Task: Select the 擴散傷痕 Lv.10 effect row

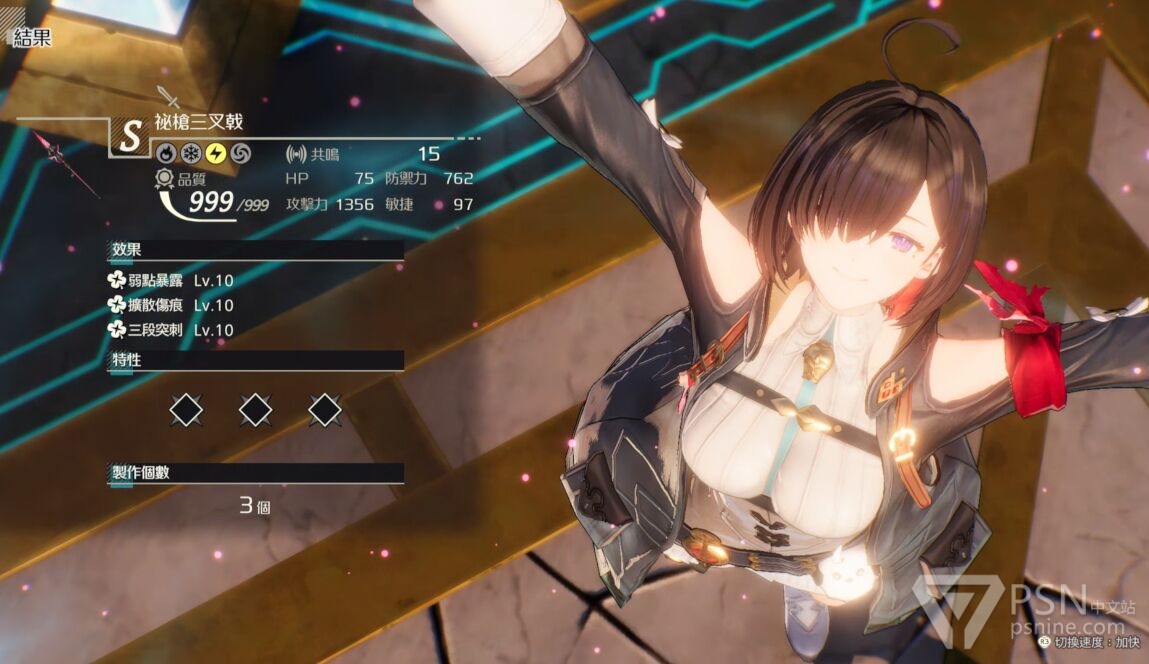Action: (170, 305)
